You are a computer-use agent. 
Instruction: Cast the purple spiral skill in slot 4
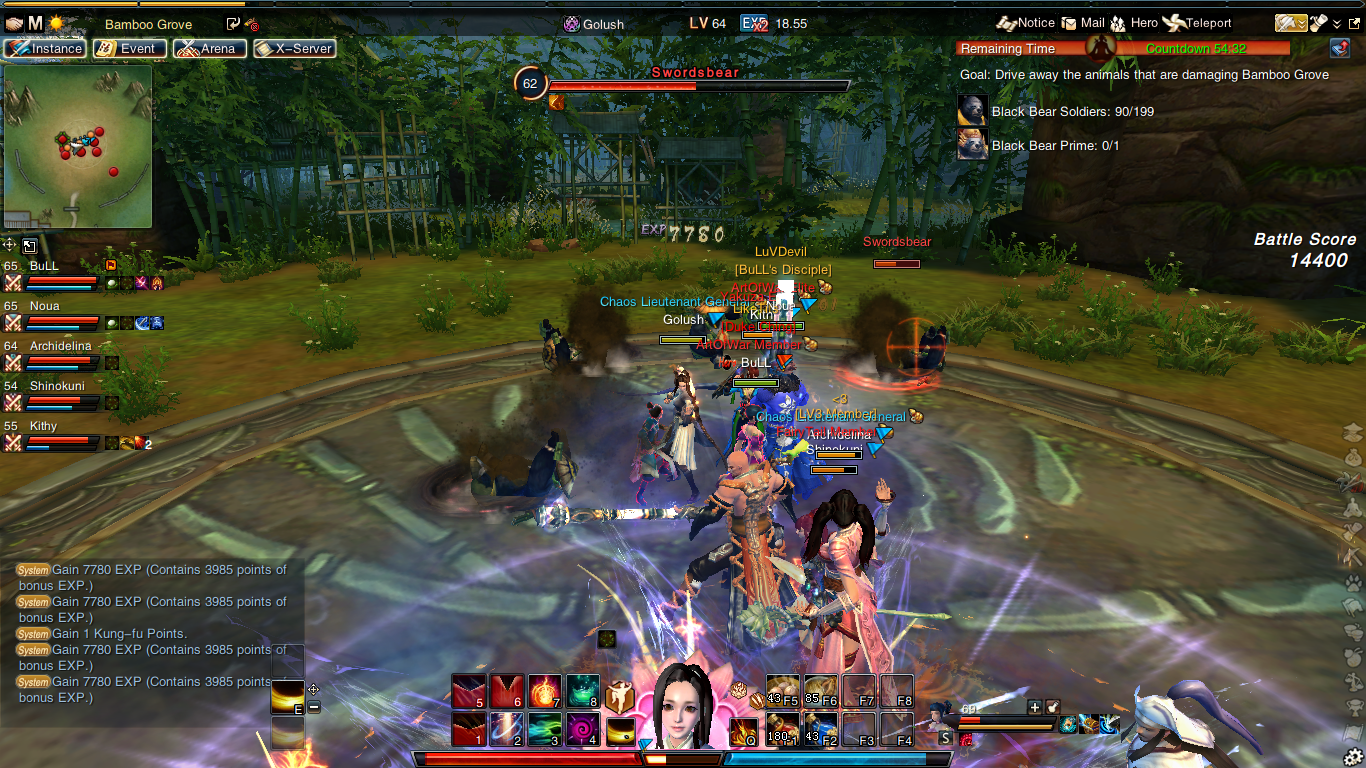(x=583, y=729)
